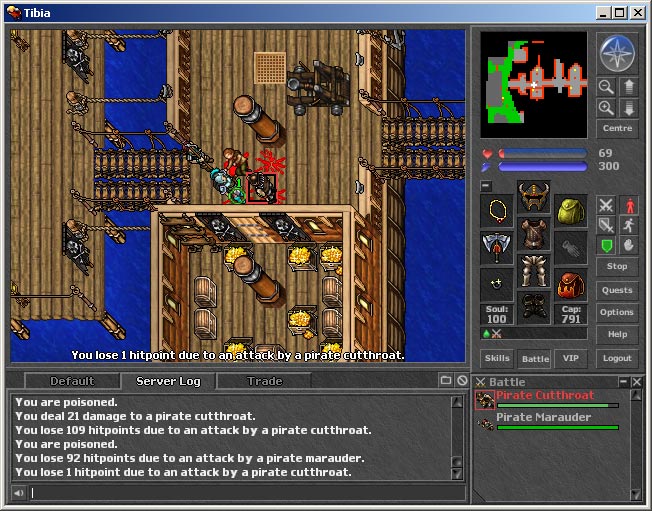Viewport: 652px width, 511px height.
Task: Open the Default chat tab
Action: 72,381
